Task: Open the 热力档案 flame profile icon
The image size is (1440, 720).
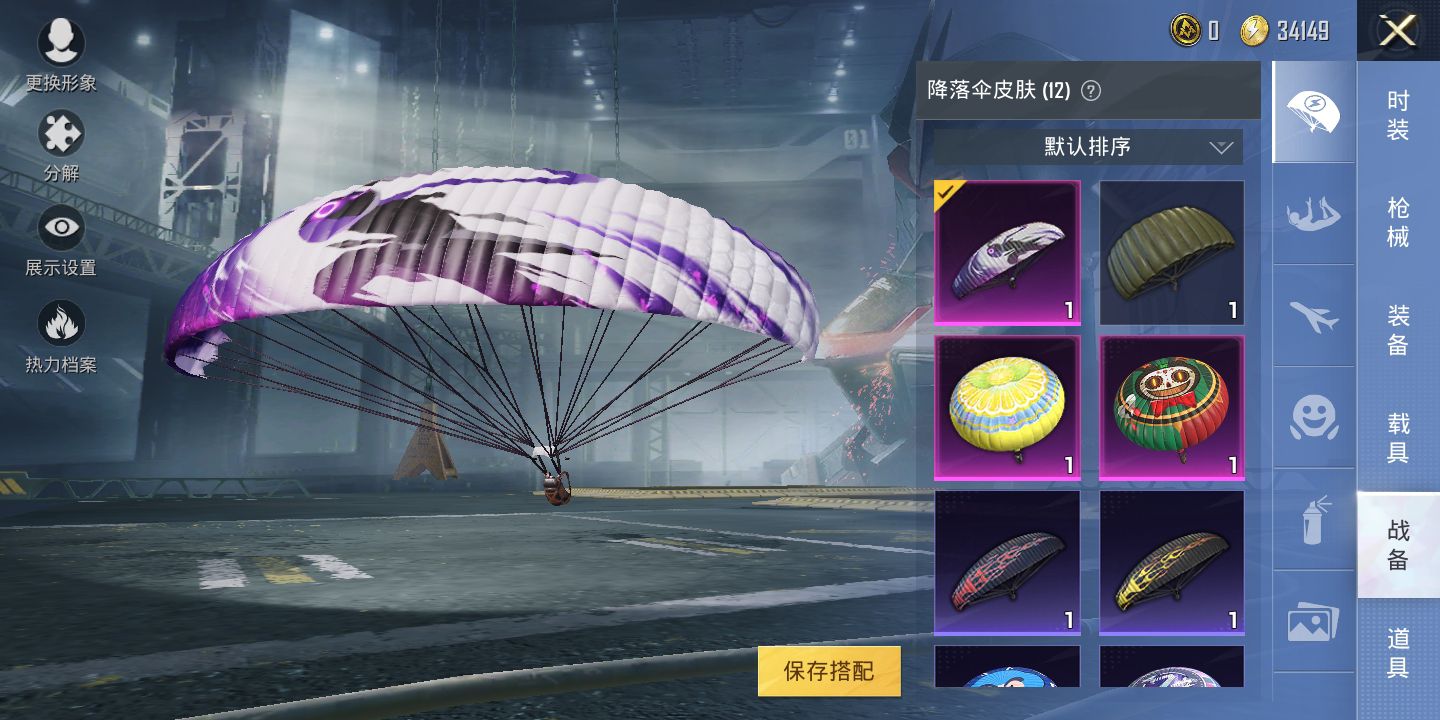Action: point(62,324)
